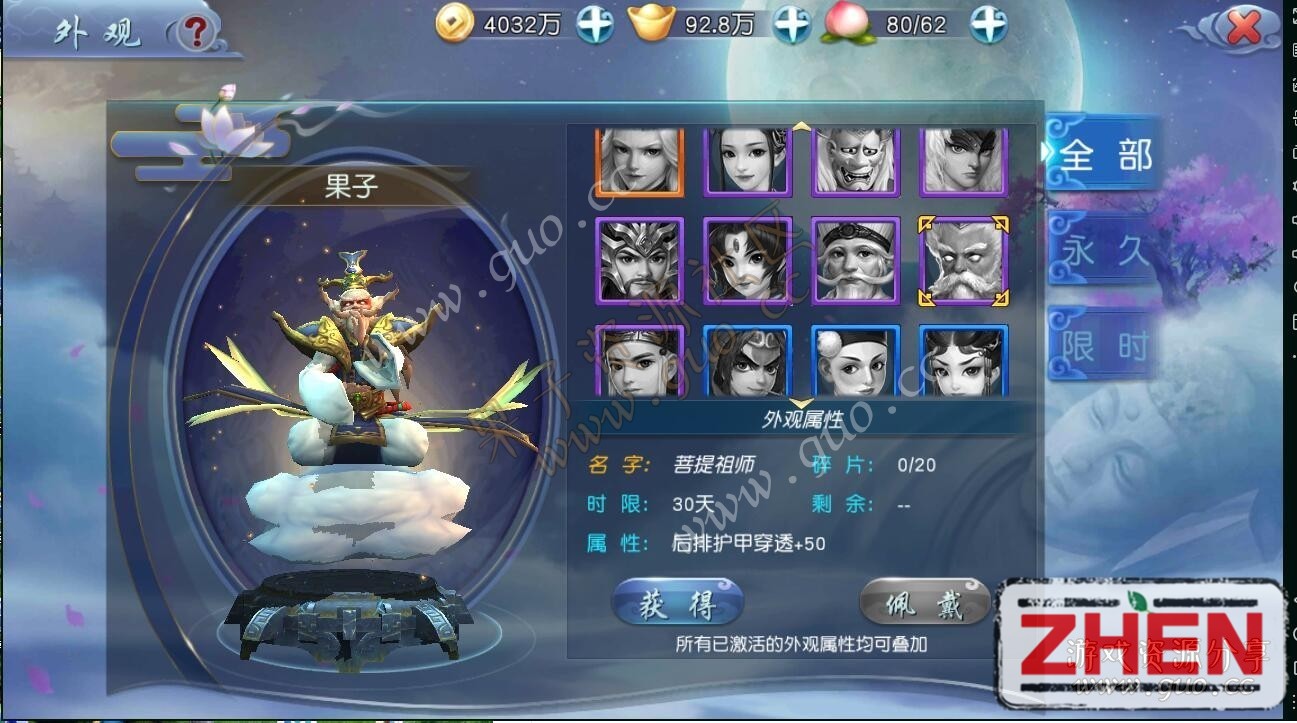
Task: Select the woman with forehead gem portrait
Action: click(747, 261)
